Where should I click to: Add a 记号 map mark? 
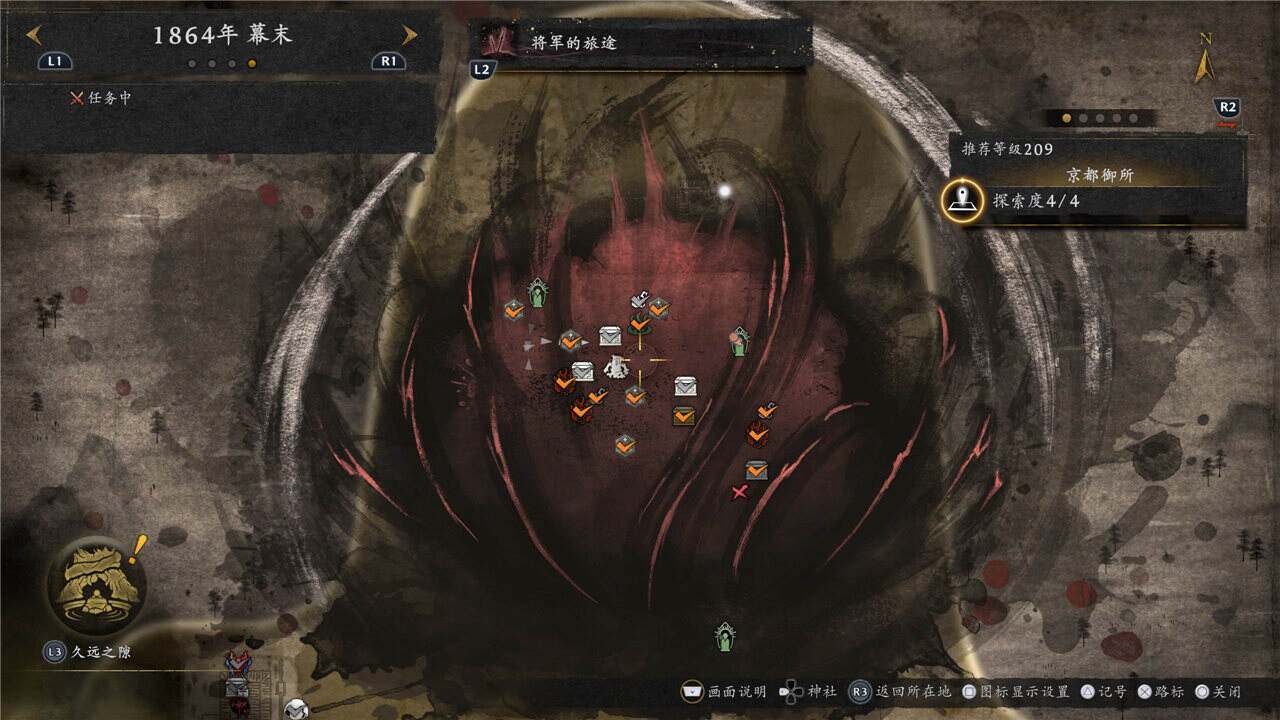1102,692
